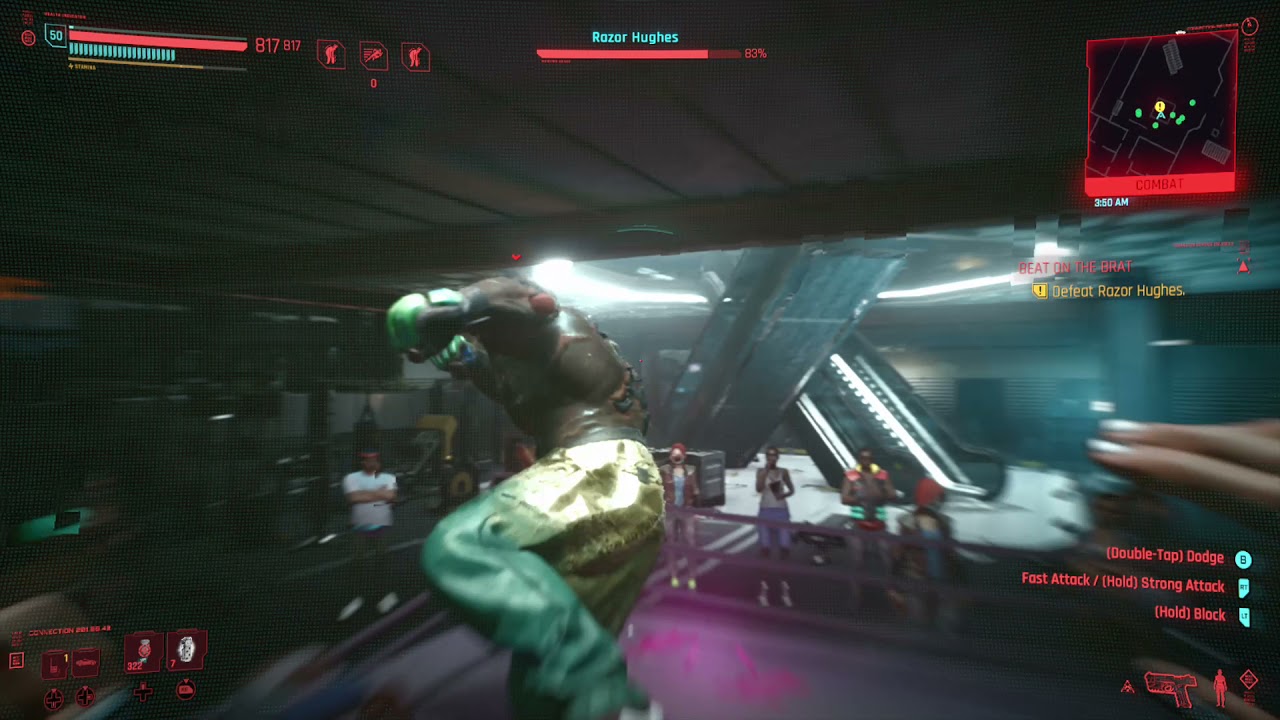Click the wanted-level warning diamond icon
This screenshot has width=1280, height=720.
tap(1248, 679)
